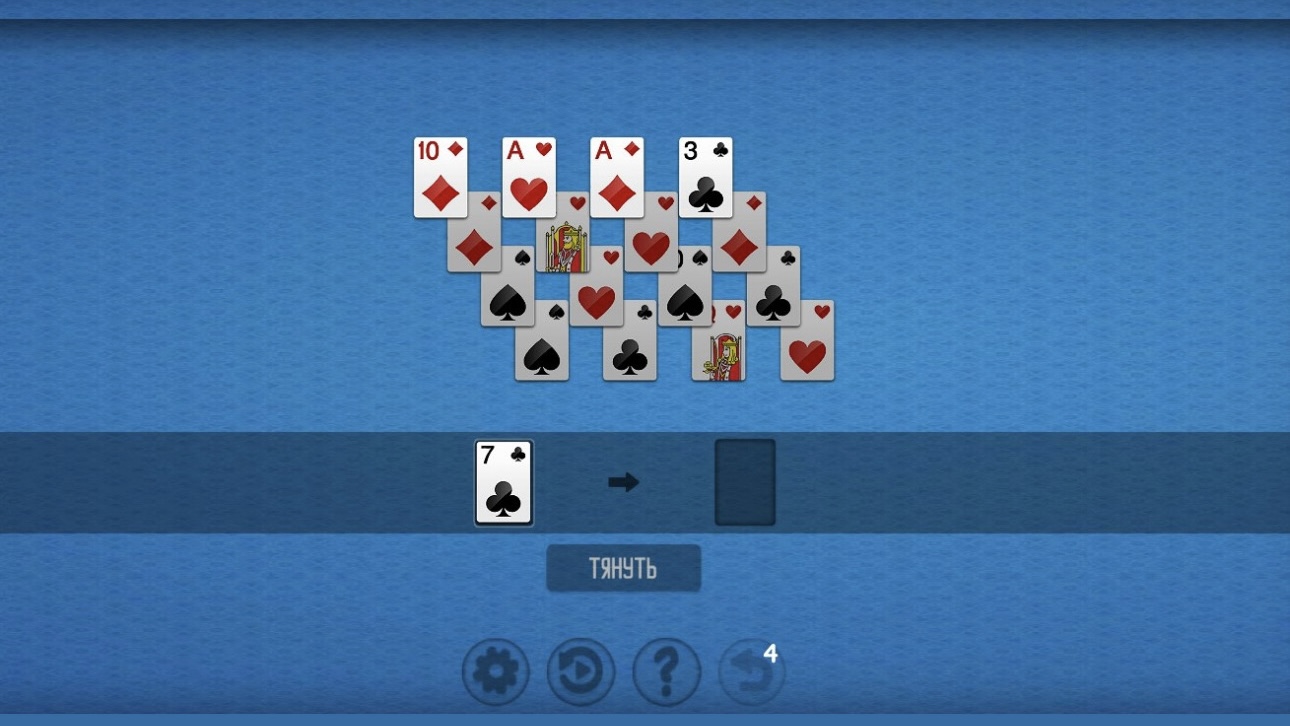Select the ace of hearts card
This screenshot has width=1290, height=726.
click(x=528, y=175)
